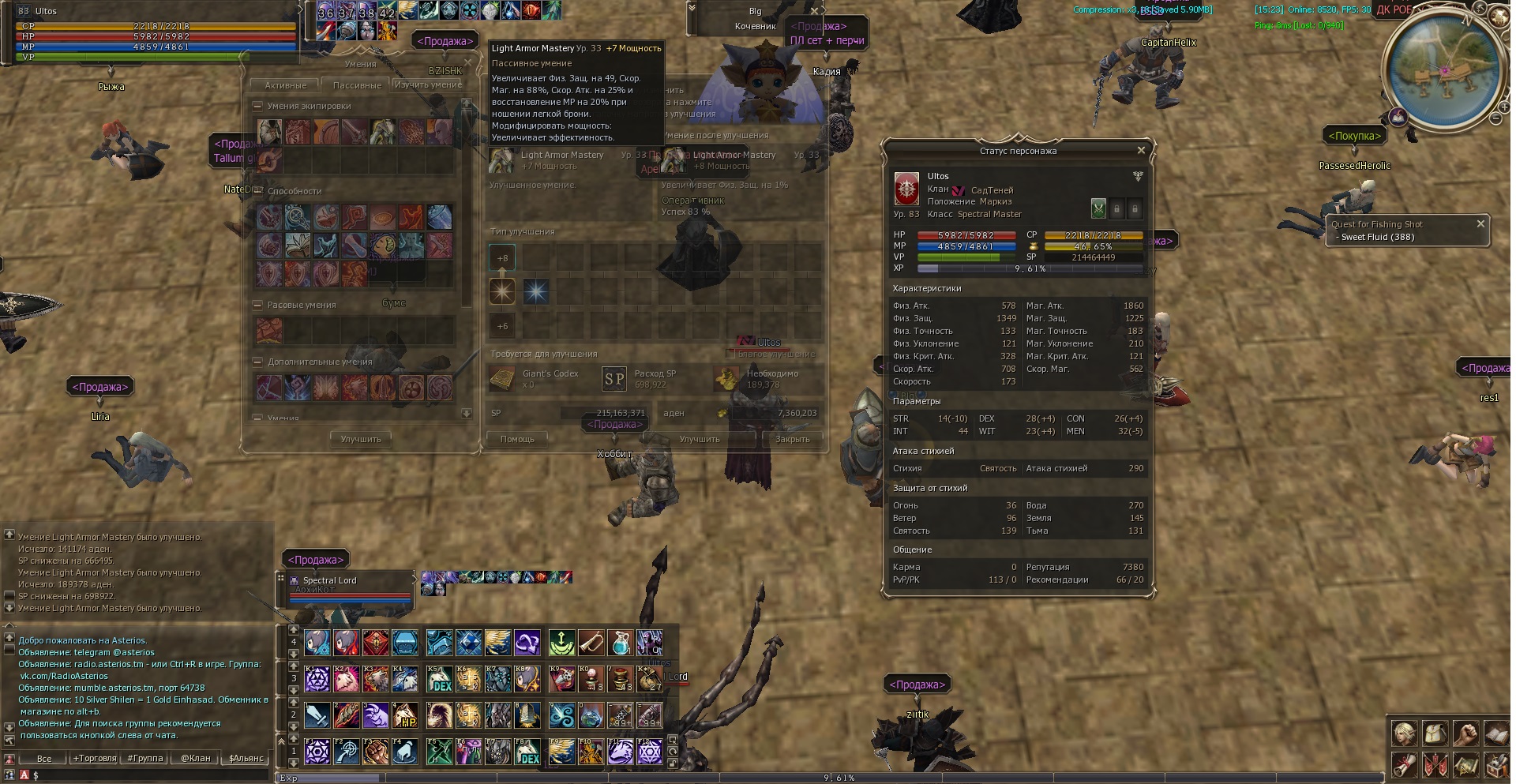This screenshot has height=784, width=1516.
Task: Collapse the Умения экипировки section
Action: [x=257, y=106]
